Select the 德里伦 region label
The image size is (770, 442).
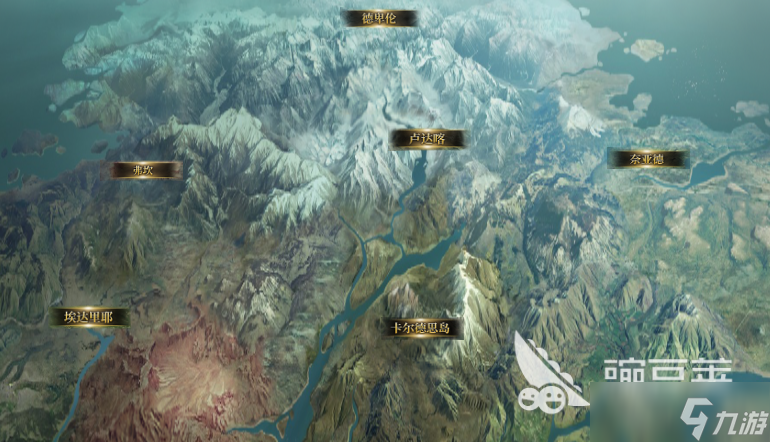point(380,18)
